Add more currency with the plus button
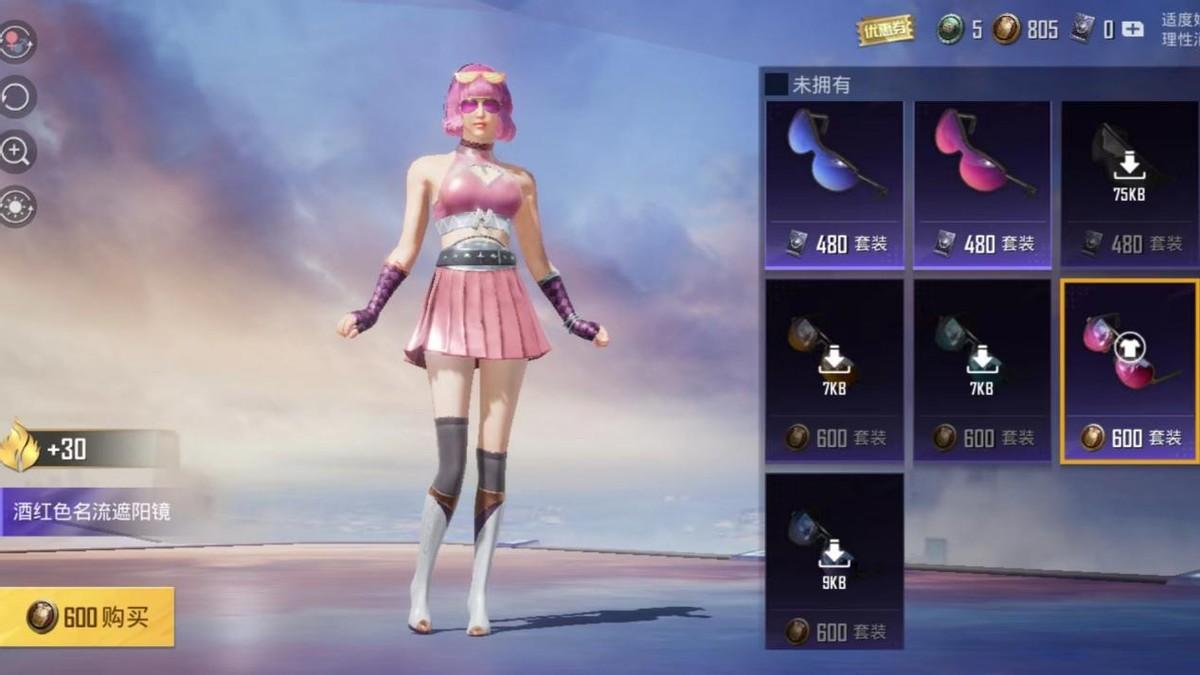This screenshot has width=1200, height=675. click(x=1132, y=30)
